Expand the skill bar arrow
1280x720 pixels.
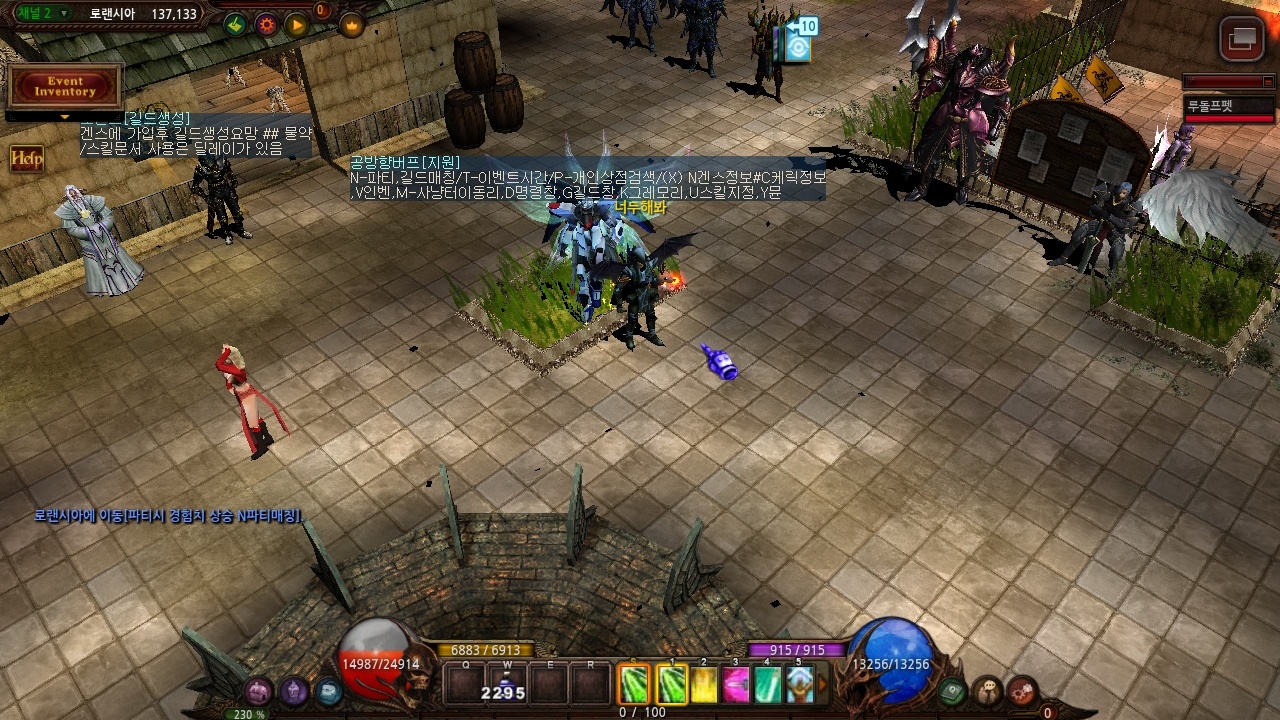pyautogui.click(x=823, y=684)
